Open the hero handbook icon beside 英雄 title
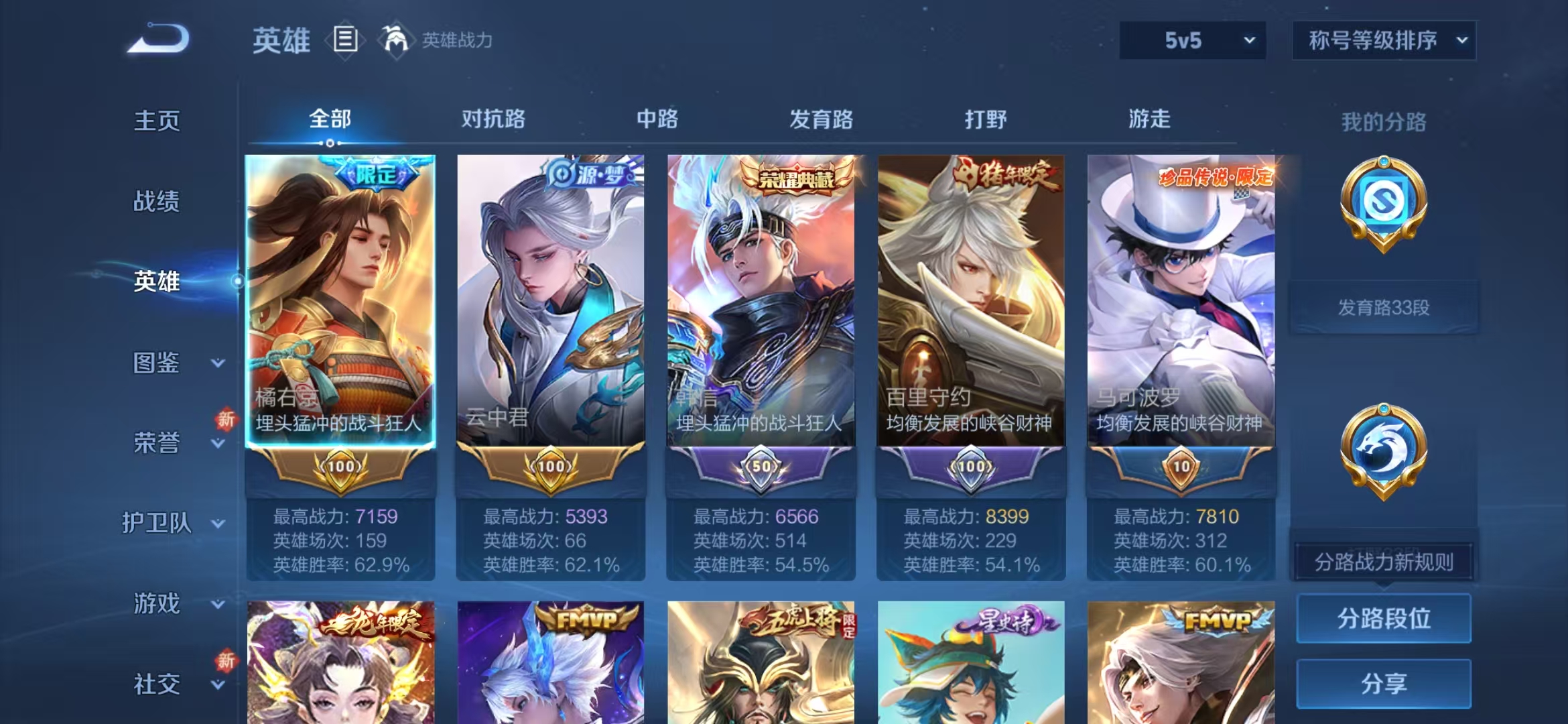Screen dimensions: 1568x724 pos(344,40)
